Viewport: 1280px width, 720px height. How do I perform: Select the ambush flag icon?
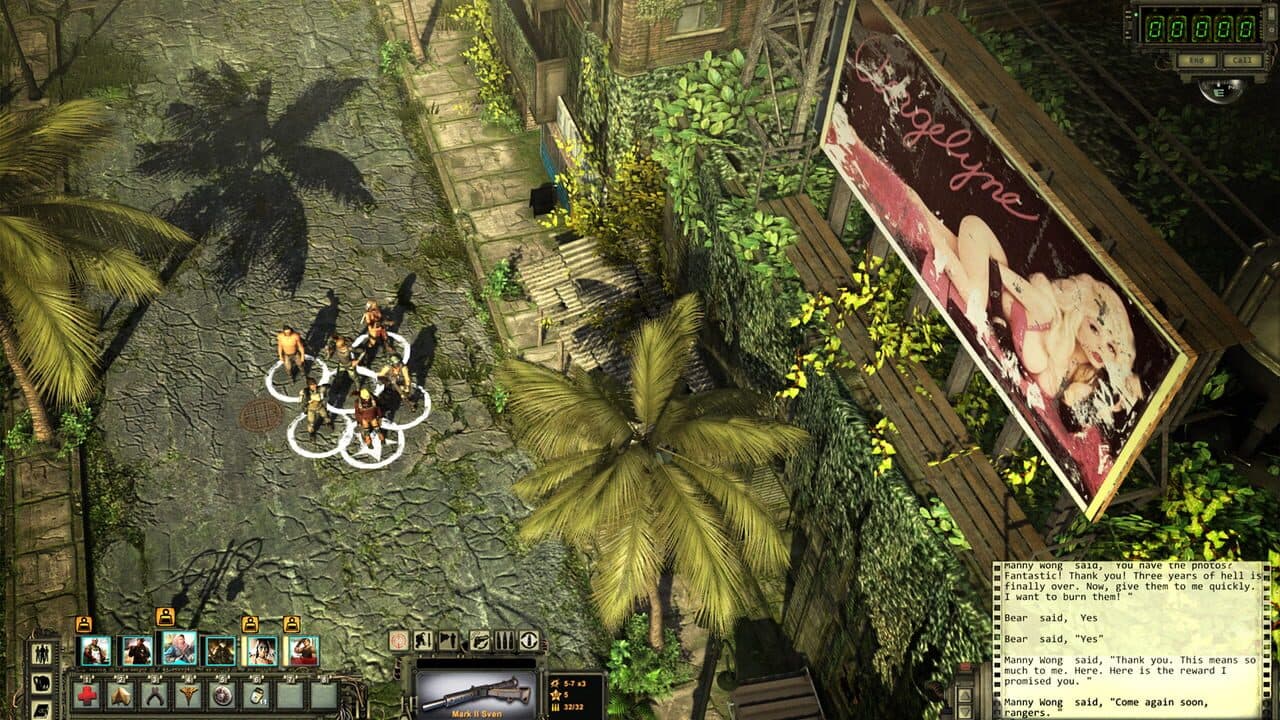[448, 640]
